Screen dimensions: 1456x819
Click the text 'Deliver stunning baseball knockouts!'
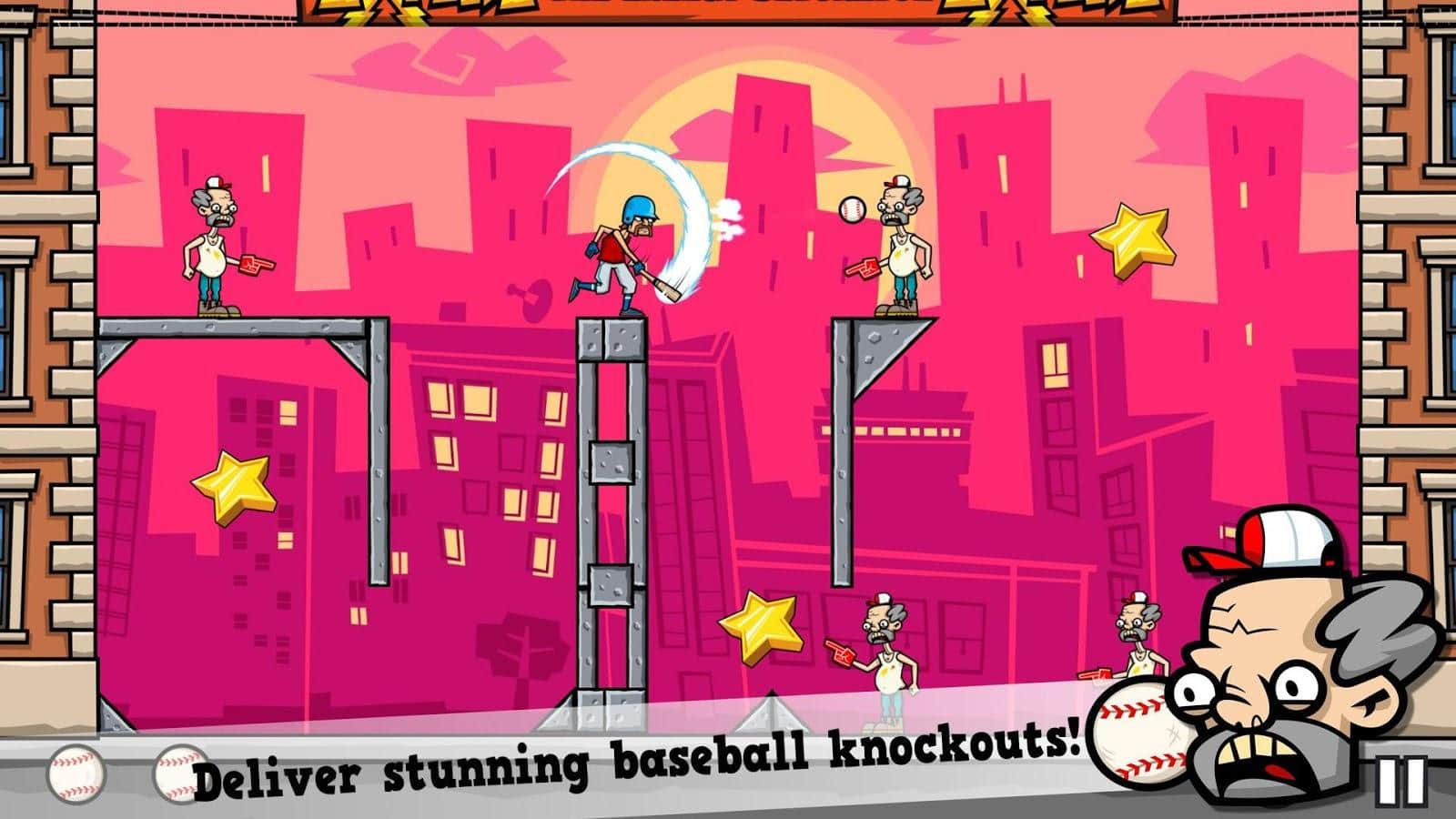point(637,764)
